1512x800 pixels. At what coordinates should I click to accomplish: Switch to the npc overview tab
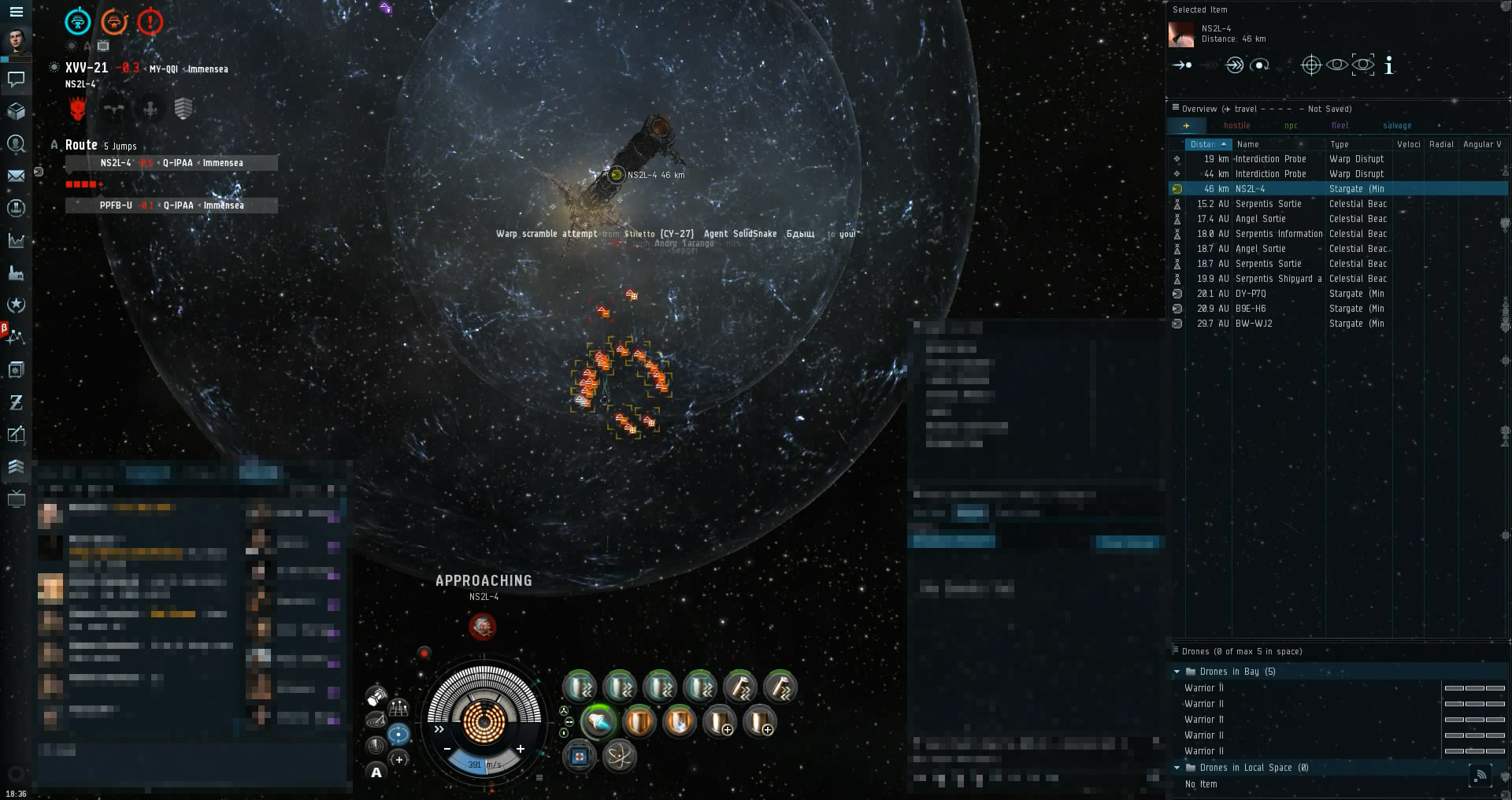coord(1291,126)
